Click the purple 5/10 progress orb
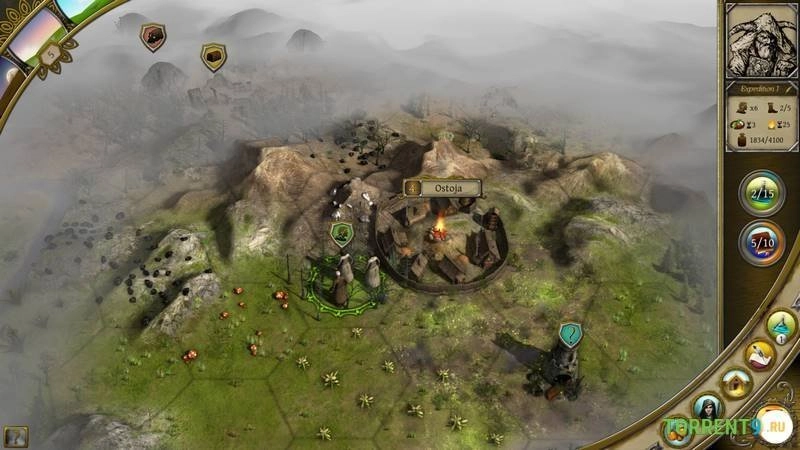The width and height of the screenshot is (800, 450). pyautogui.click(x=762, y=242)
